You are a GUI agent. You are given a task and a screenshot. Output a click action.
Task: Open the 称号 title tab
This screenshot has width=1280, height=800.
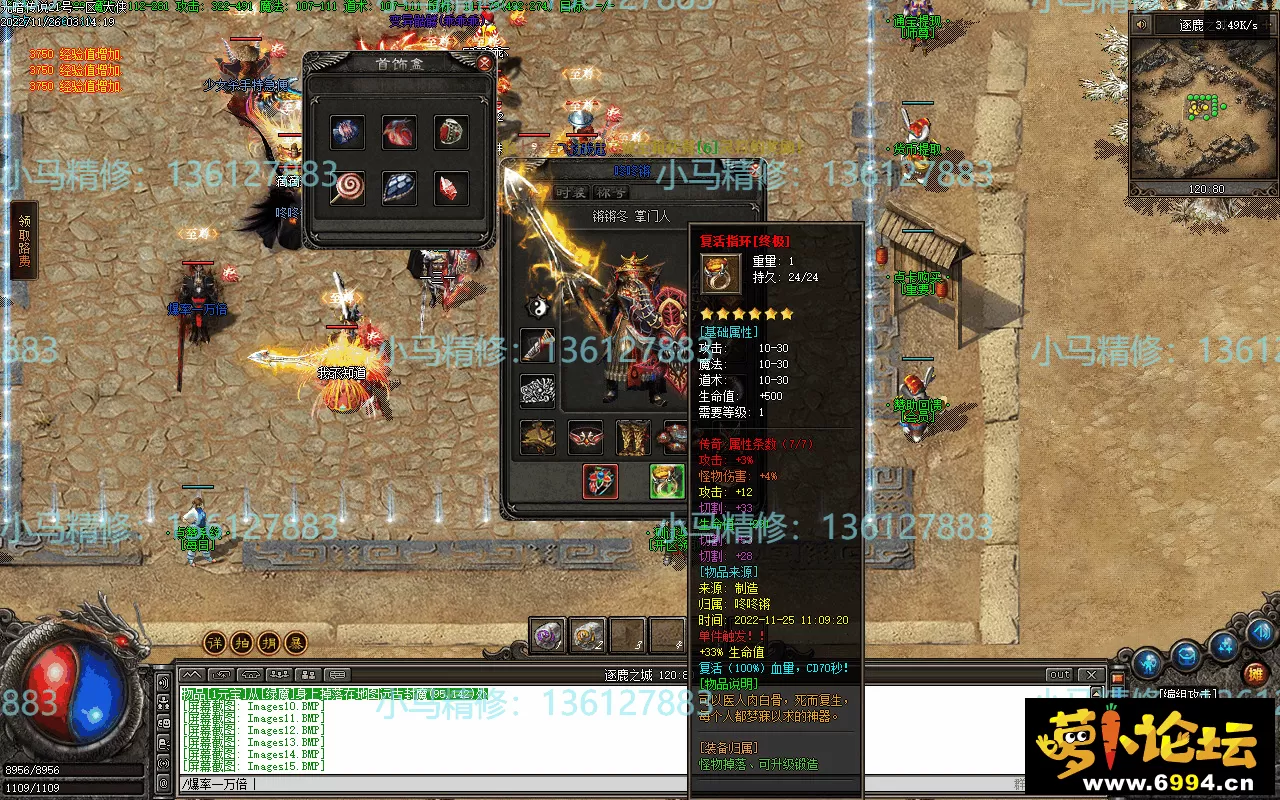click(611, 193)
